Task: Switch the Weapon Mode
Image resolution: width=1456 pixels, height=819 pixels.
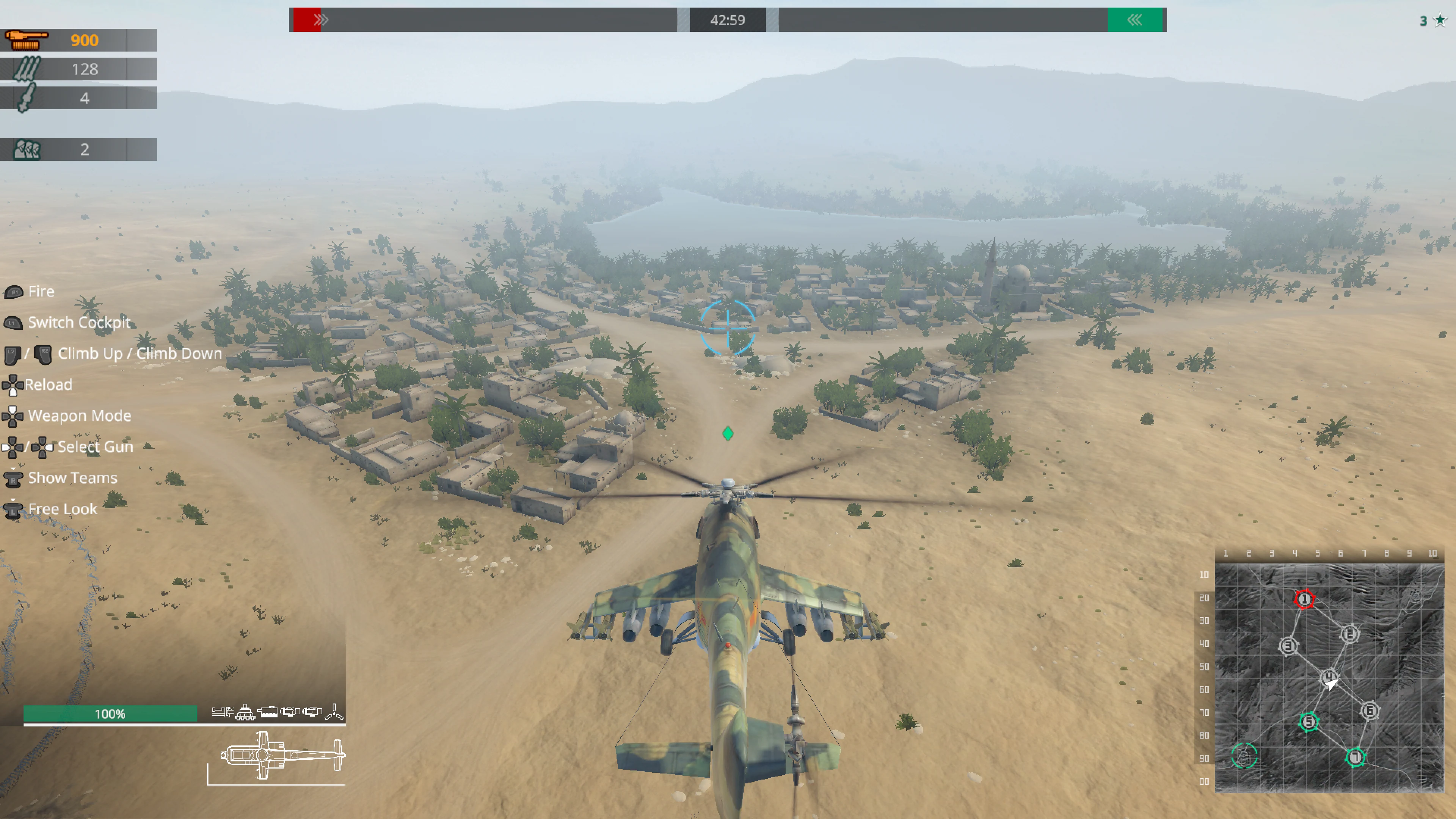Action: coord(80,416)
